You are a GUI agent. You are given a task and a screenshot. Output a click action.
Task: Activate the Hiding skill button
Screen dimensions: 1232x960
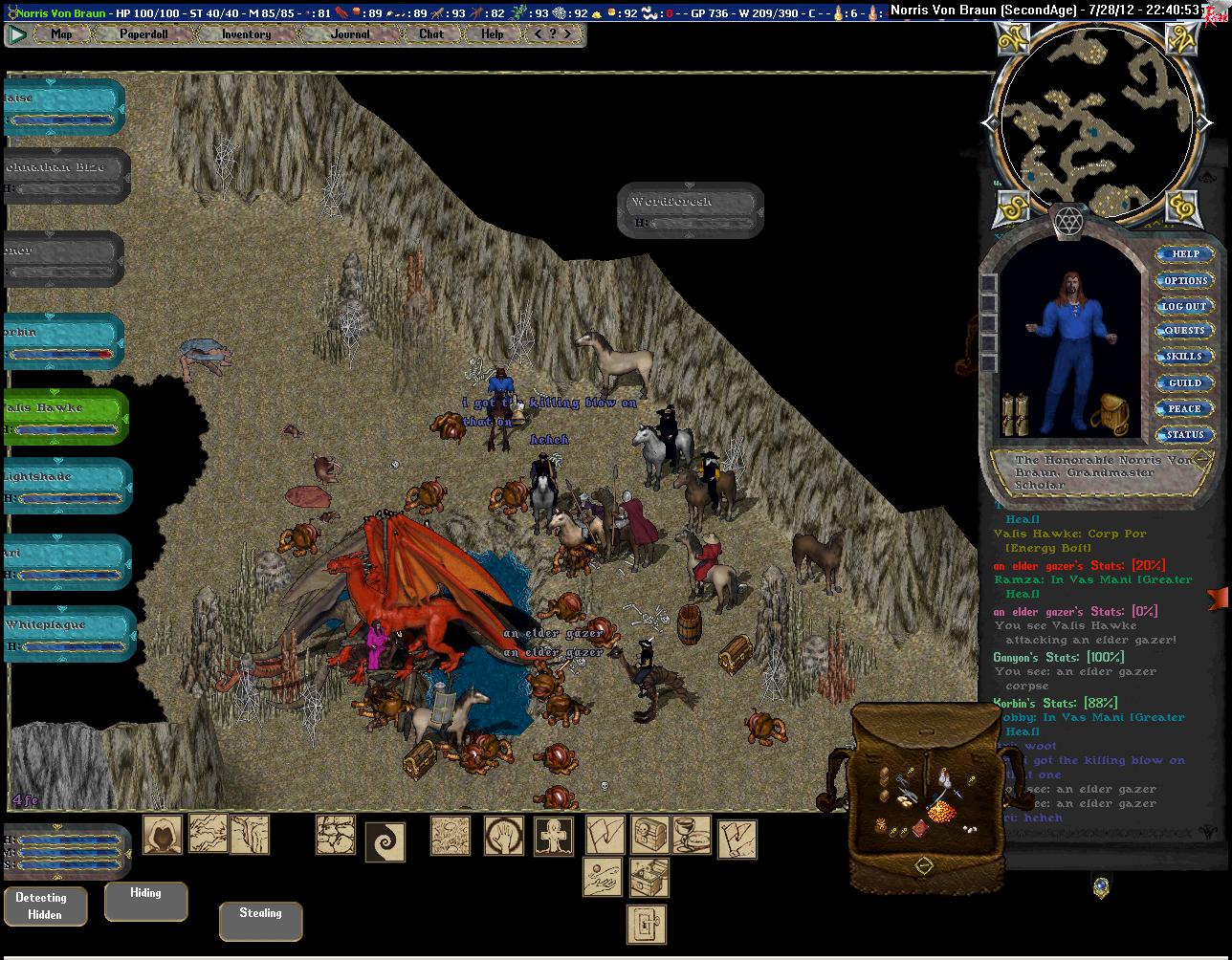click(145, 900)
